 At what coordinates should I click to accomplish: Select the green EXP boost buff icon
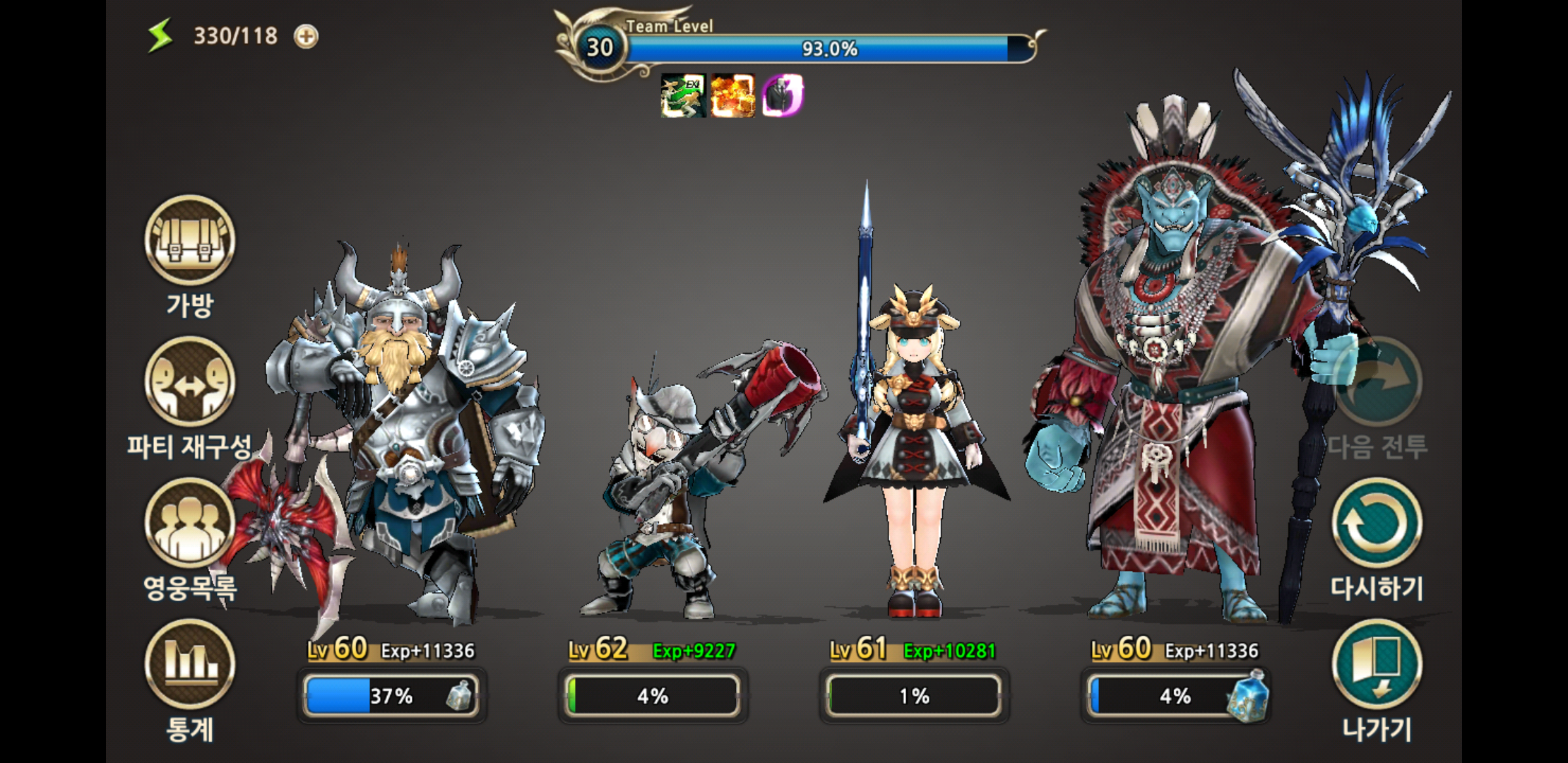click(683, 95)
